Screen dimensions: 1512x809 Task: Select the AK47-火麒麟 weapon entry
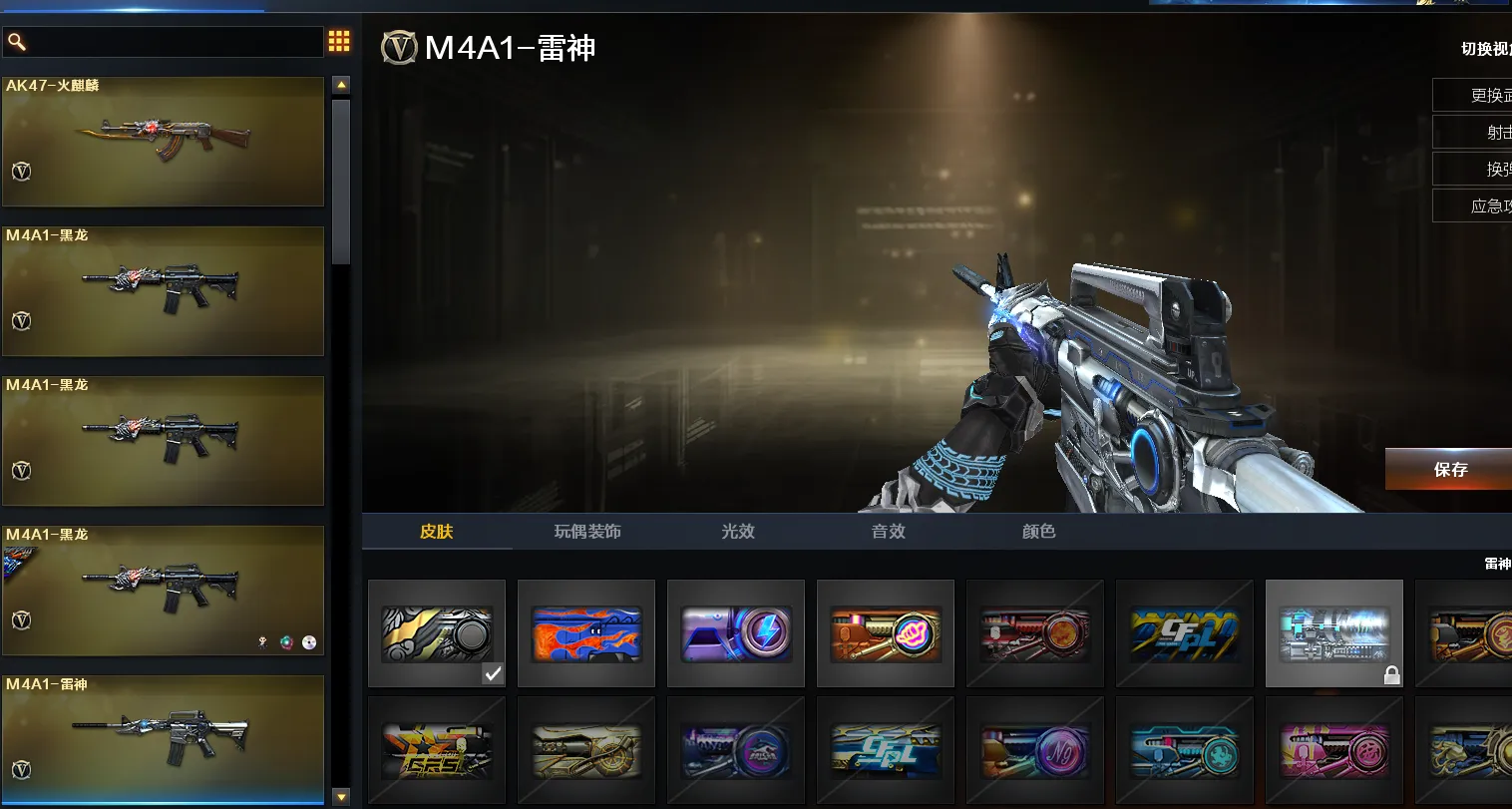tap(164, 142)
